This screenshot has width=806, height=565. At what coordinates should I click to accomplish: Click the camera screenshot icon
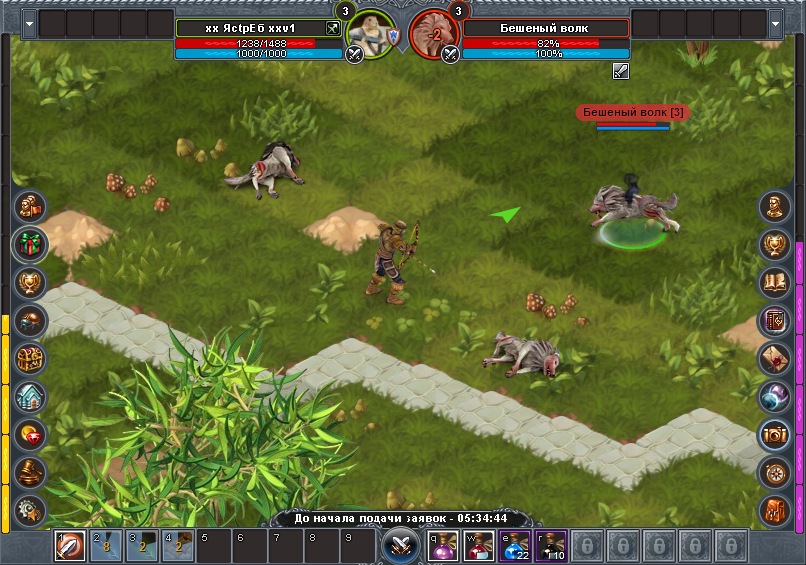pos(775,434)
